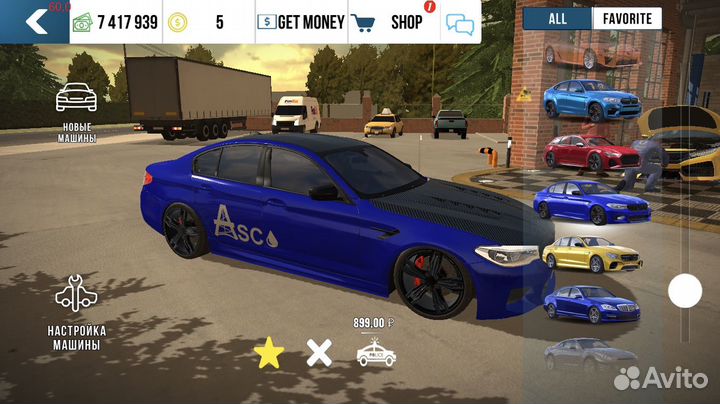Open car tuning (Настройка машины)

pos(77,310)
